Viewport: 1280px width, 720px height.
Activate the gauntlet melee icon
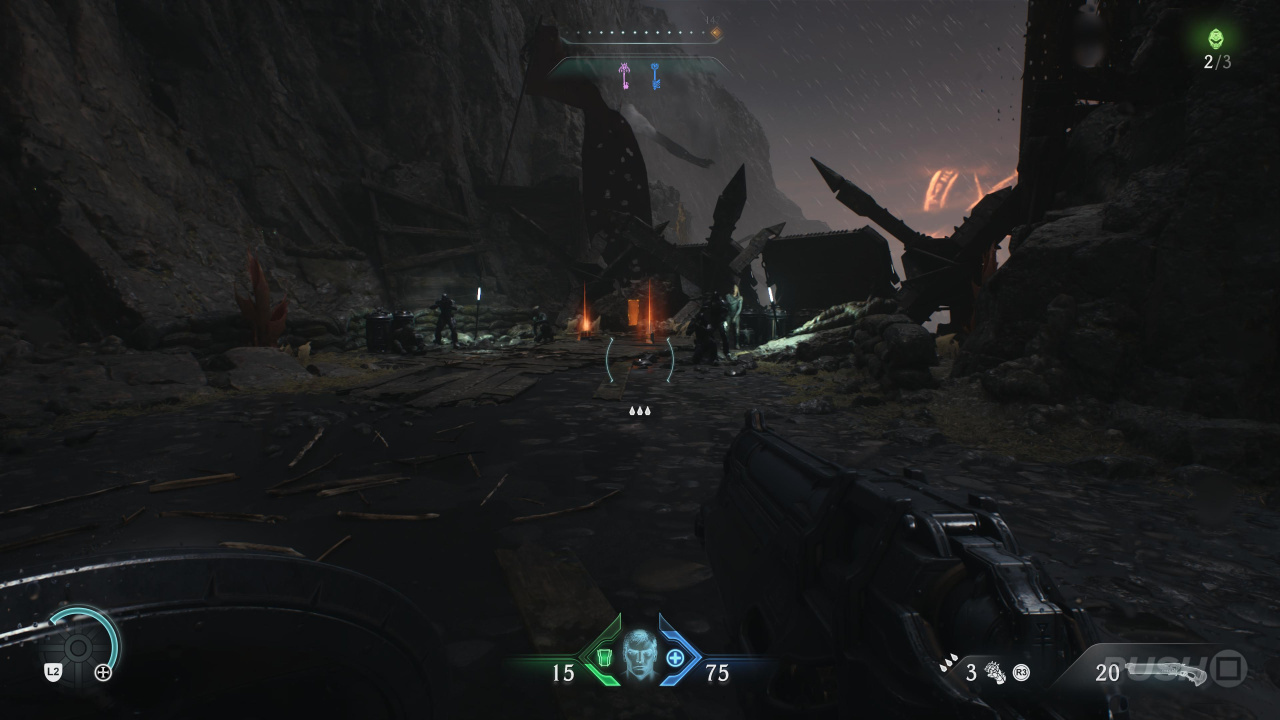tap(994, 672)
